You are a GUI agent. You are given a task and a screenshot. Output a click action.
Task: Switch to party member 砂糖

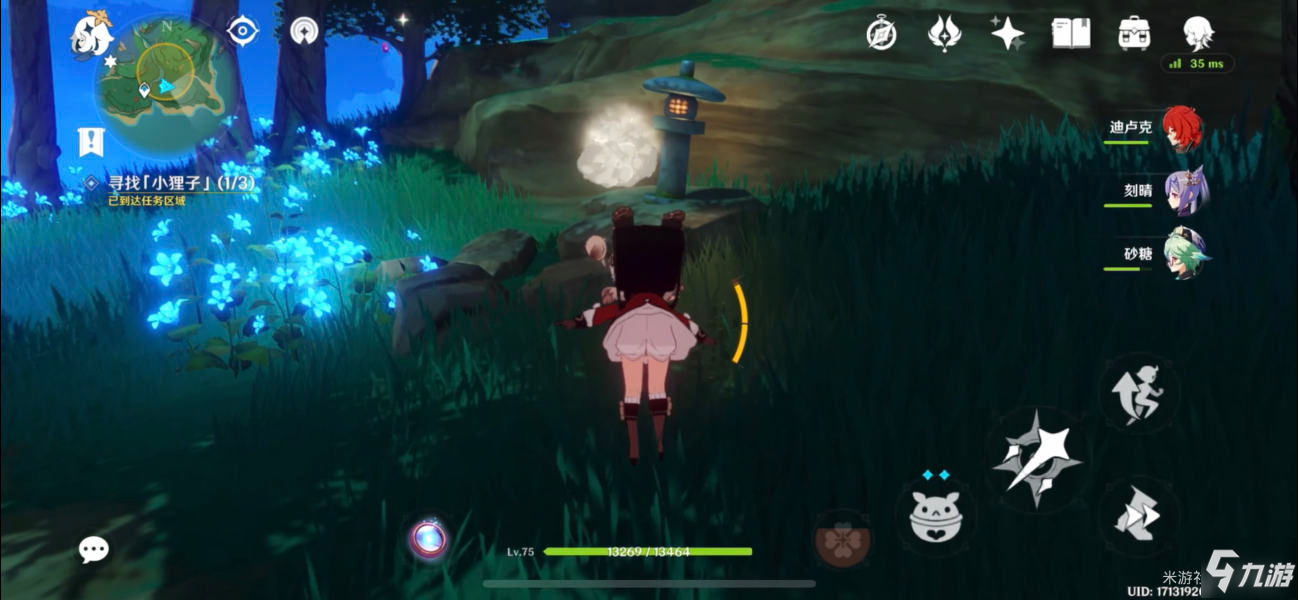point(1186,254)
